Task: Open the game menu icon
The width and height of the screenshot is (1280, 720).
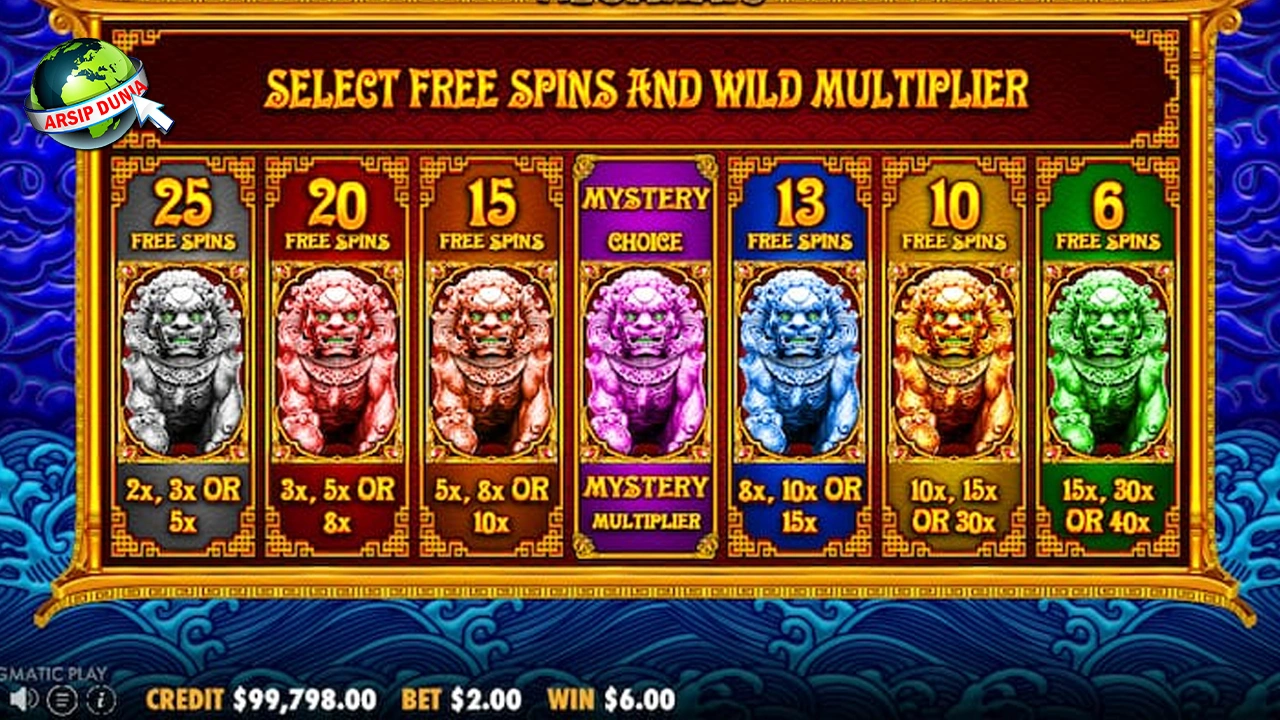Action: click(x=64, y=698)
